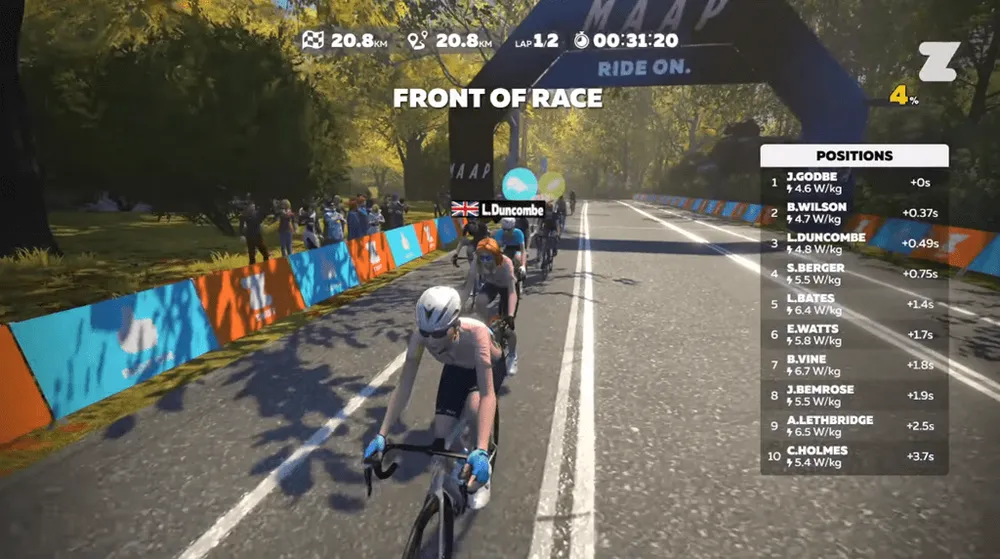1000x559 pixels.
Task: Pick A.Lethbridge from the positions list
Action: [x=854, y=426]
